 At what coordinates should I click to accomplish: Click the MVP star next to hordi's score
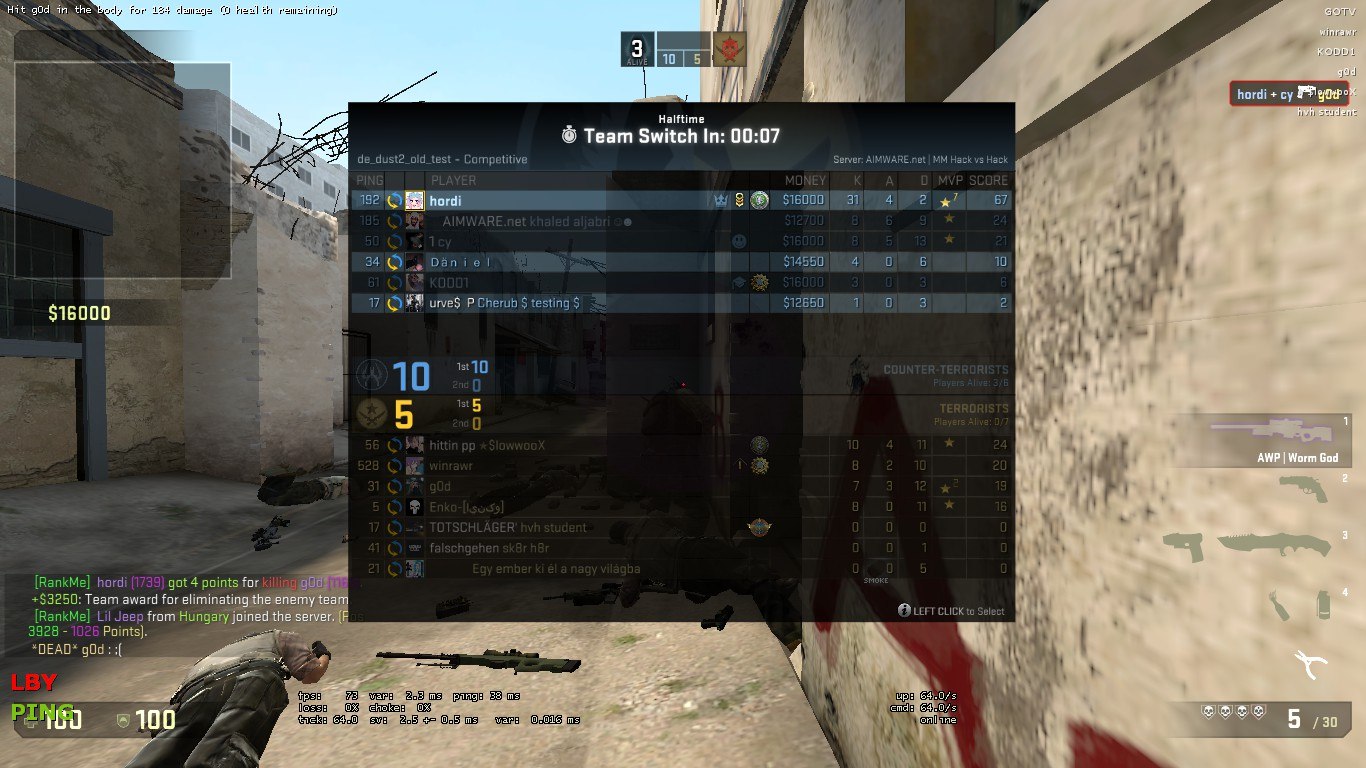947,200
